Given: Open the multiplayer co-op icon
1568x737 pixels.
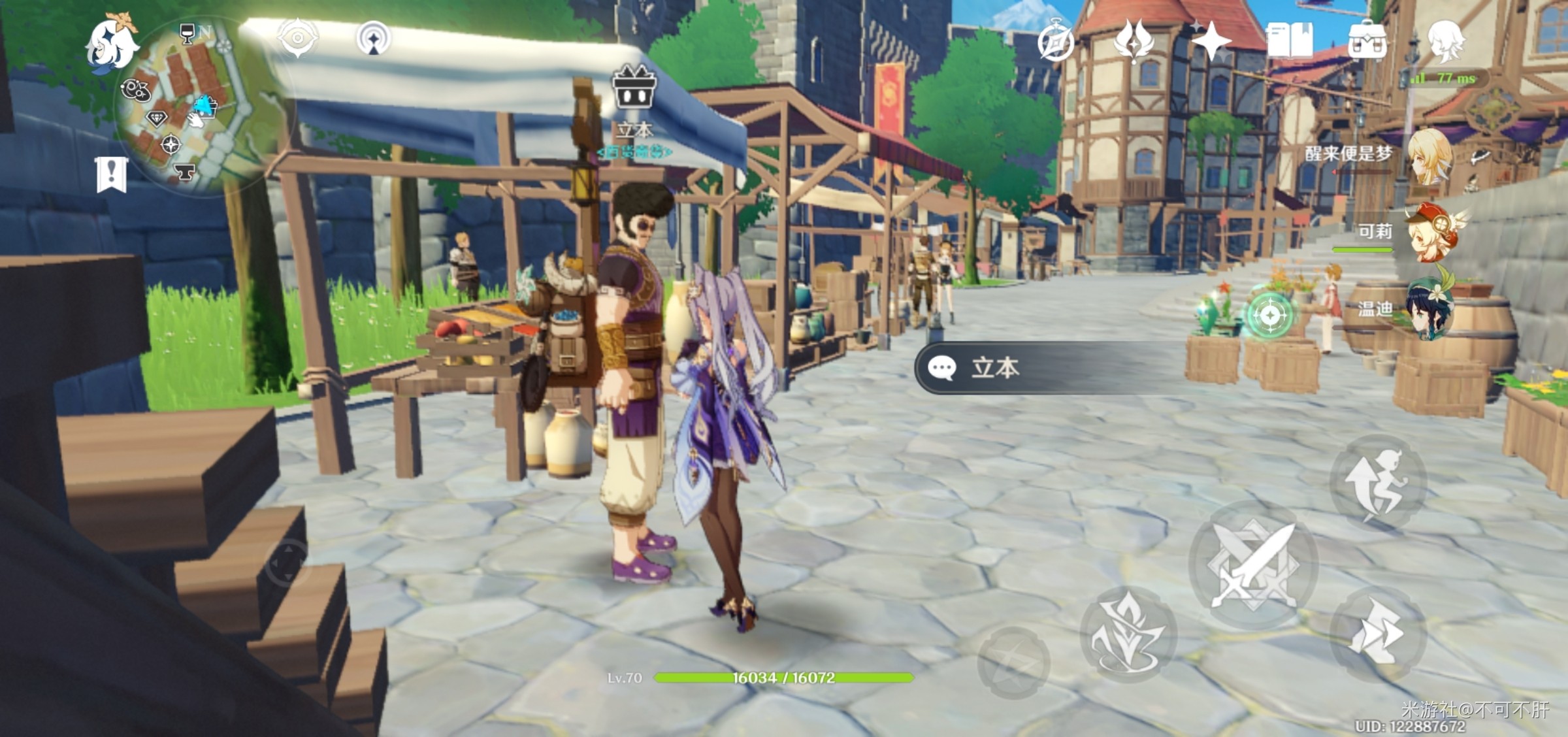Looking at the screenshot, I should [374, 38].
